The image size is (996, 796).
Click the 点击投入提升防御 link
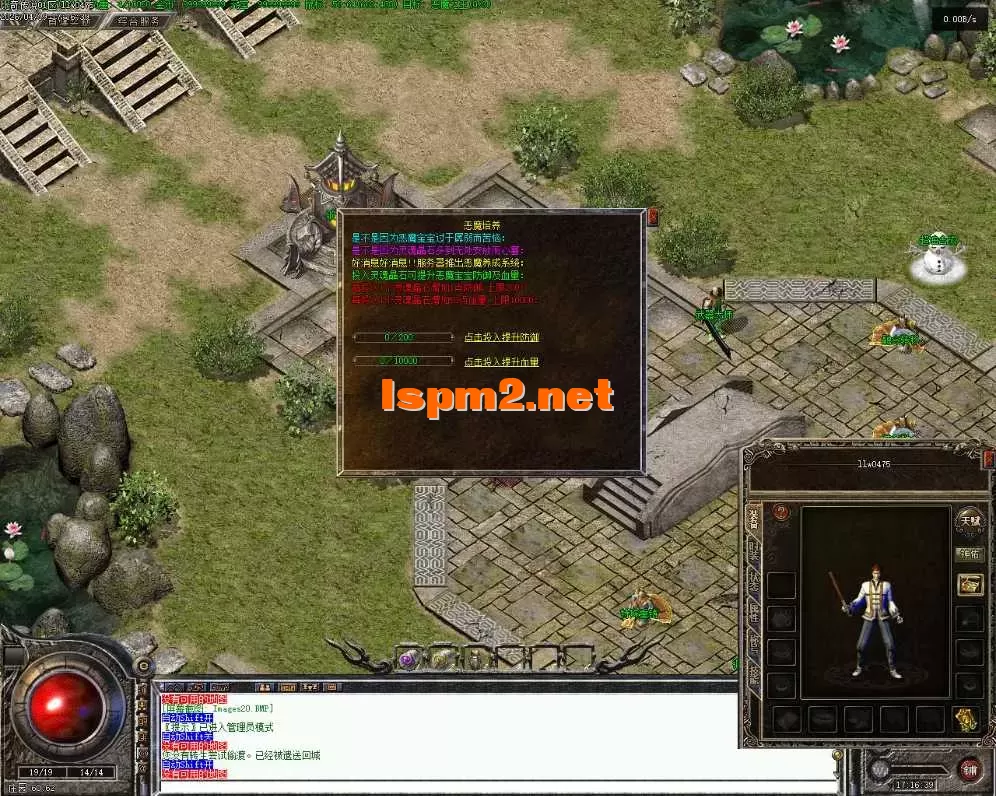[x=501, y=337]
